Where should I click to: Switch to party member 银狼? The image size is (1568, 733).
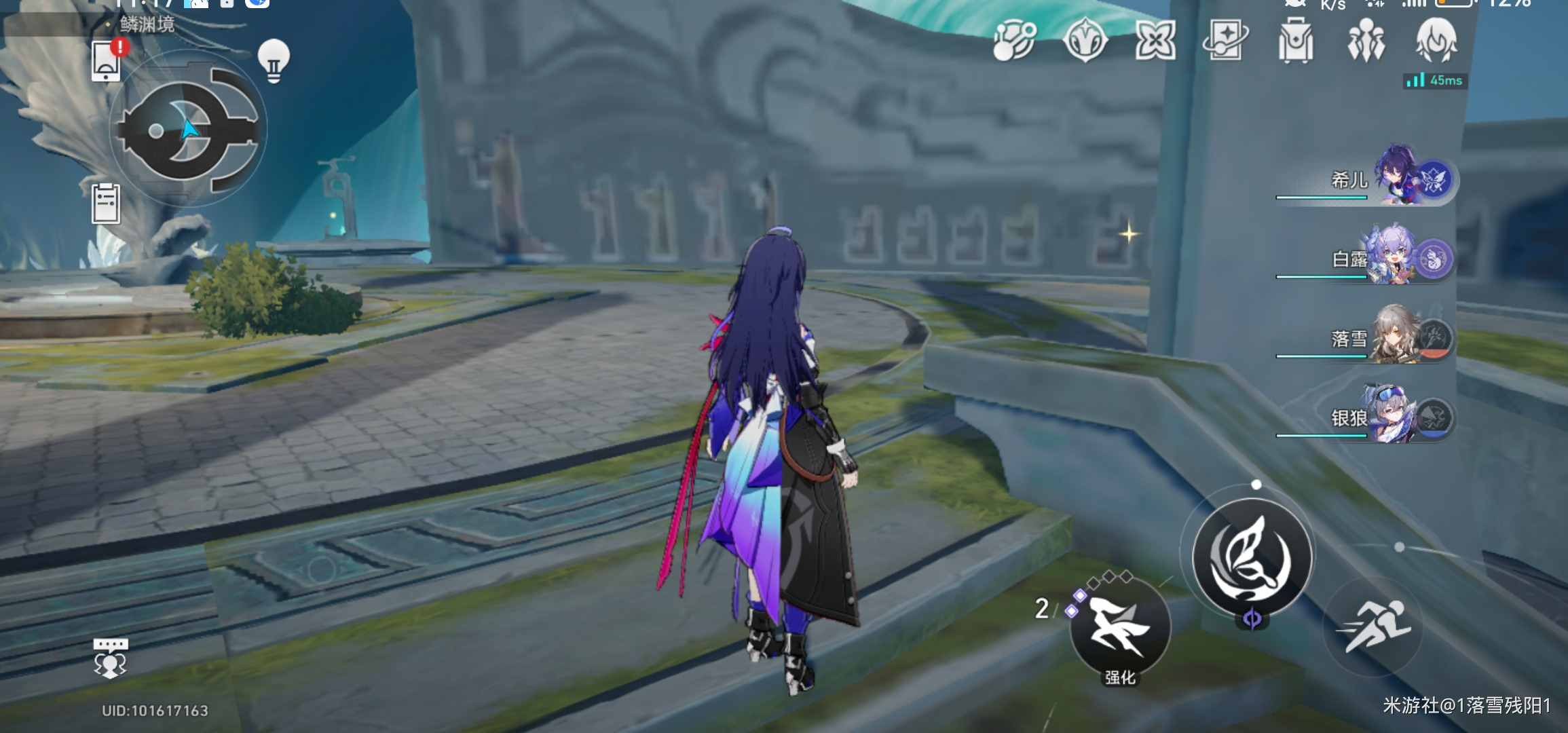pyautogui.click(x=1398, y=416)
